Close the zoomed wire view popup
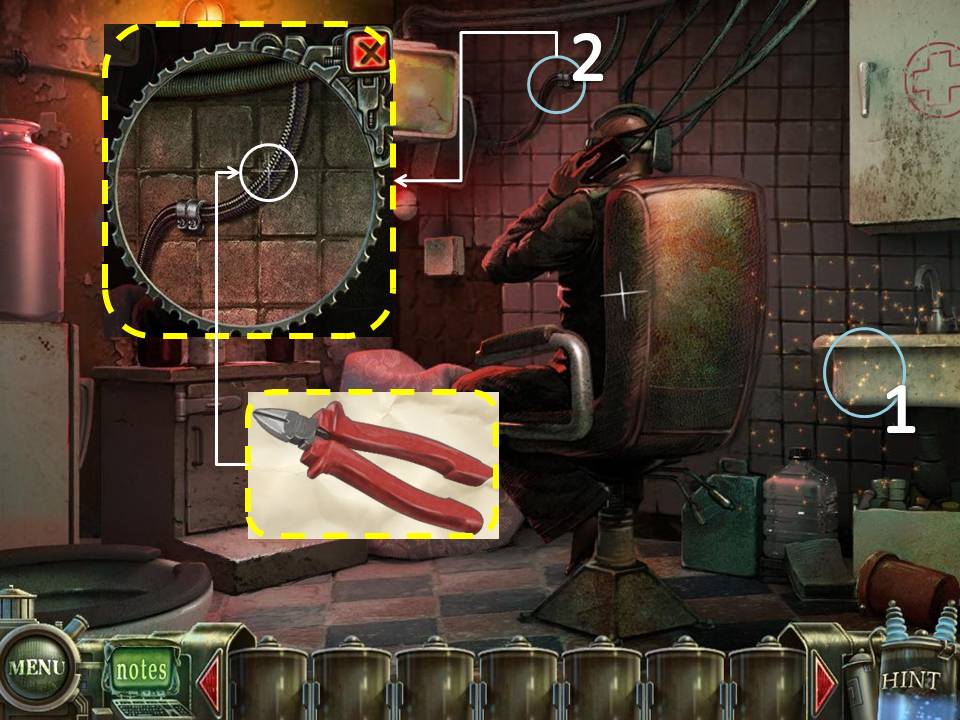960x720 pixels. [369, 53]
